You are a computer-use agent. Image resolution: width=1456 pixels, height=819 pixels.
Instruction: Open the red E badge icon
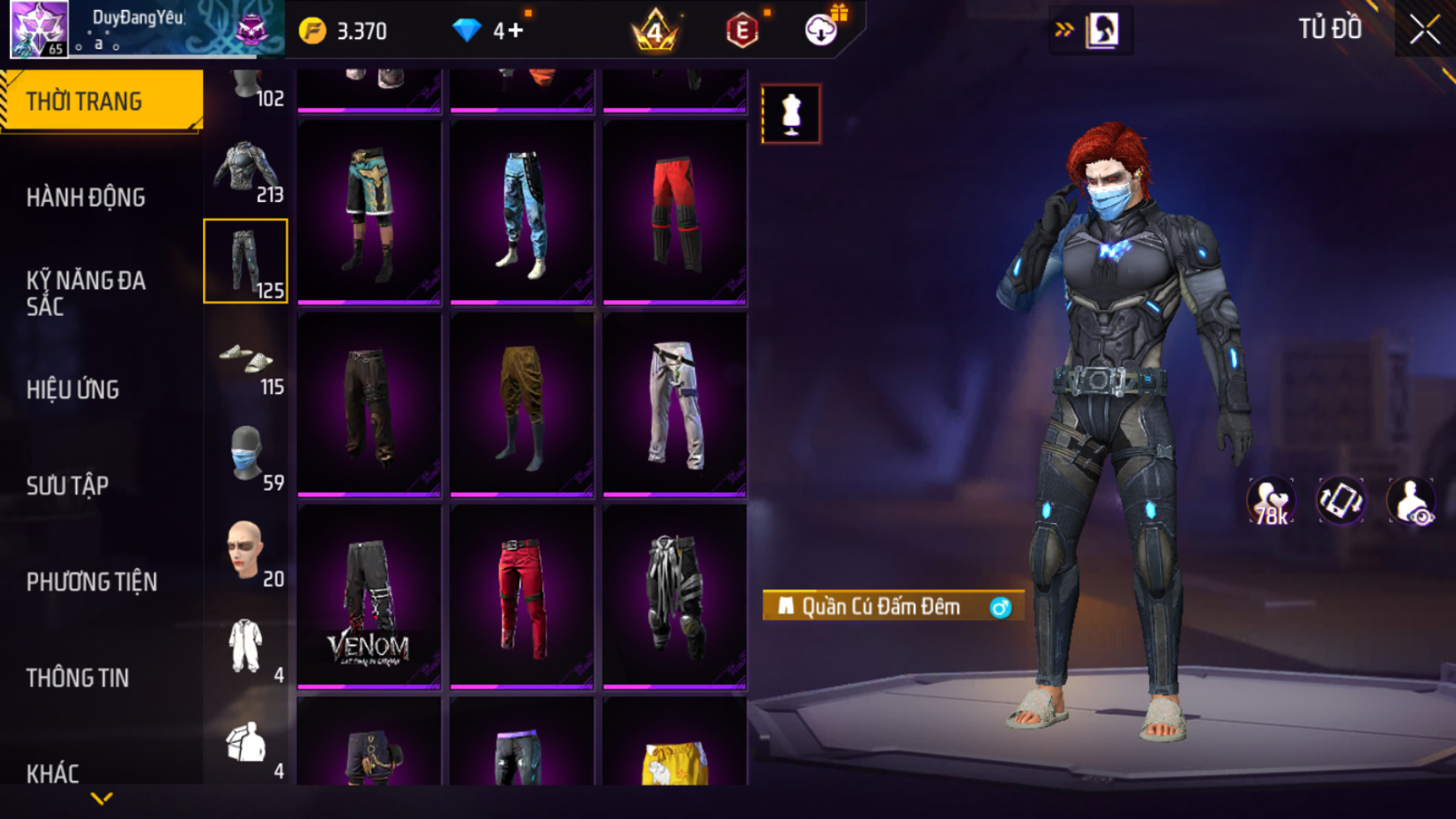tap(742, 32)
